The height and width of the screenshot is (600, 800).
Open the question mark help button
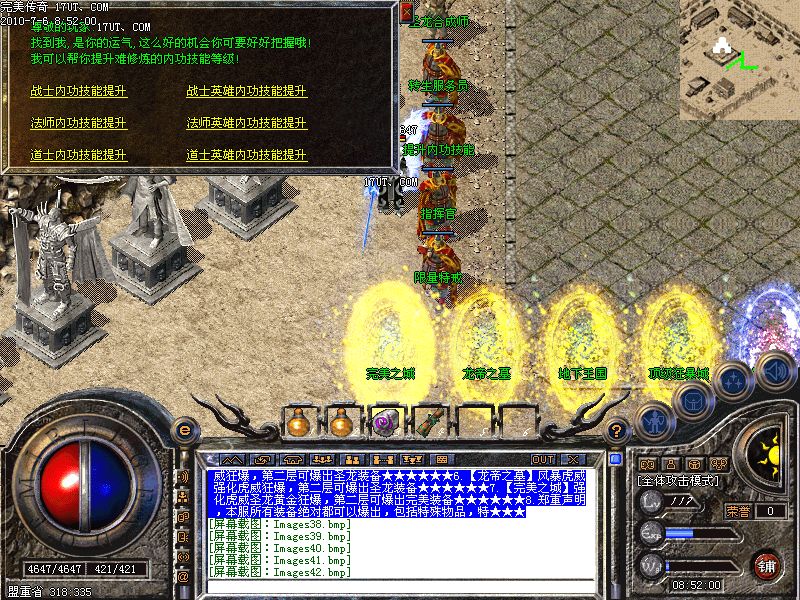(617, 432)
